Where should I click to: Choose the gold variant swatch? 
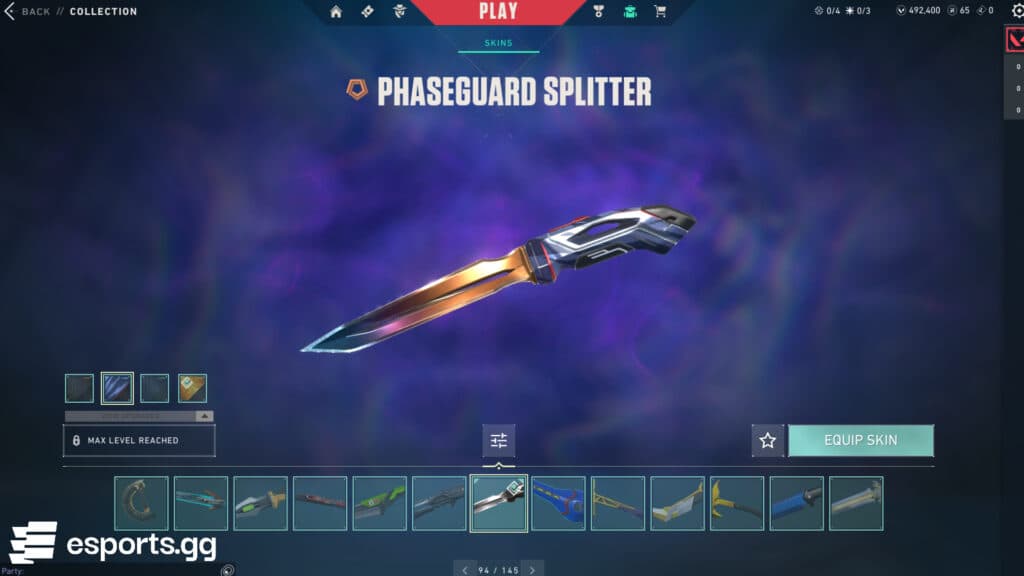tap(192, 388)
